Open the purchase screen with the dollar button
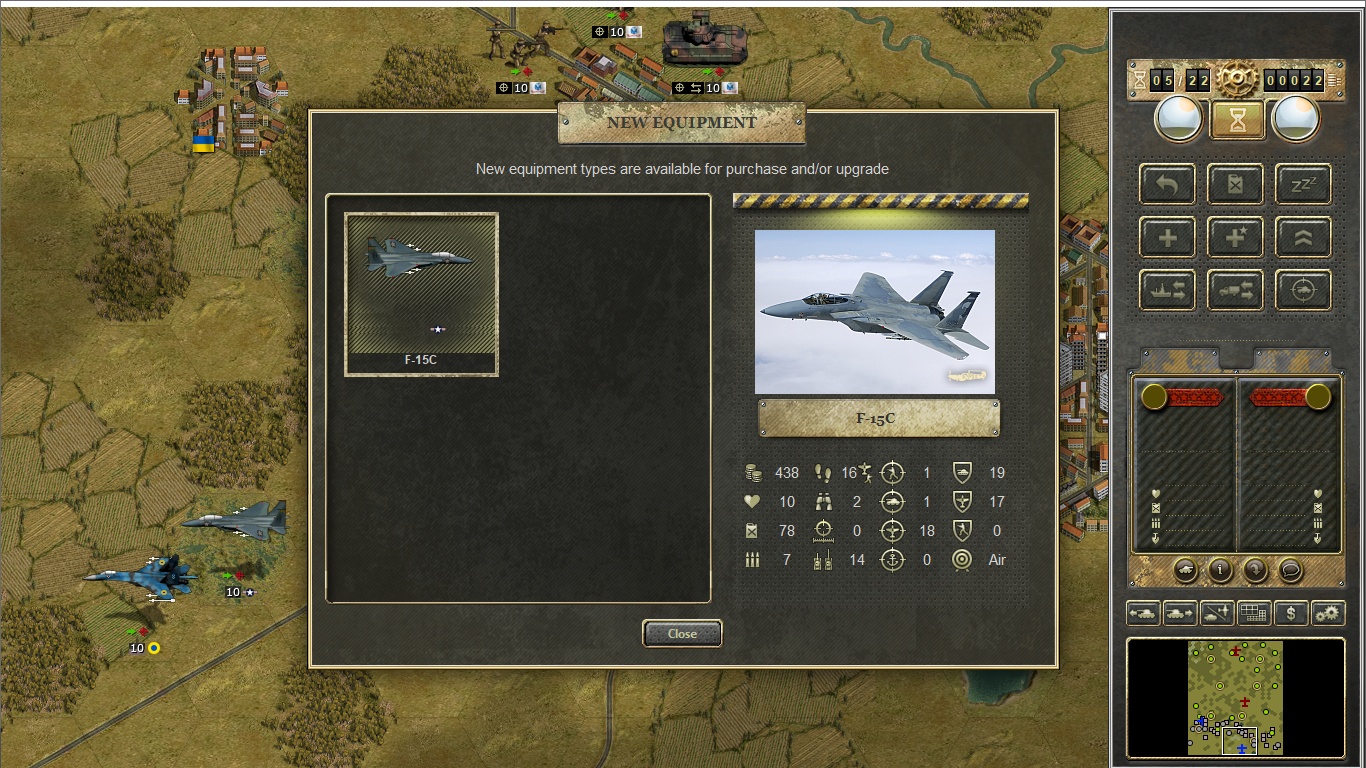Viewport: 1366px width, 768px height. coord(1291,613)
